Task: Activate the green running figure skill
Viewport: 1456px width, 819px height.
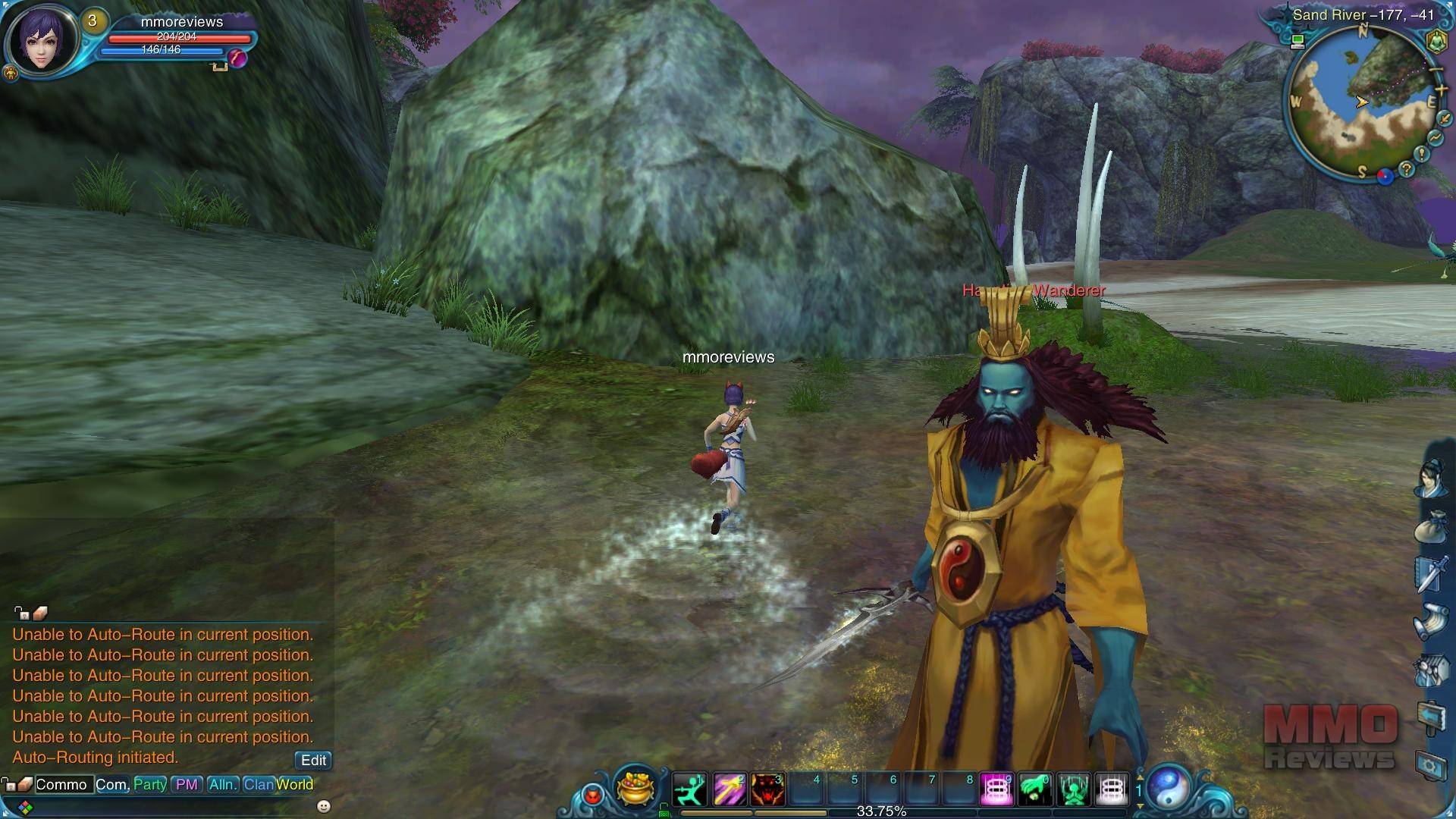Action: click(x=690, y=790)
